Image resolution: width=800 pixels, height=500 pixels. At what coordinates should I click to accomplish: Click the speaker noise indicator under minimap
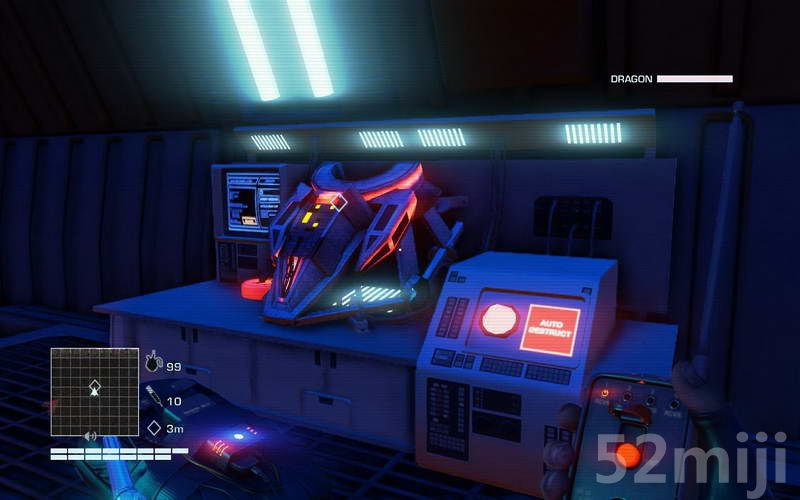tap(91, 437)
